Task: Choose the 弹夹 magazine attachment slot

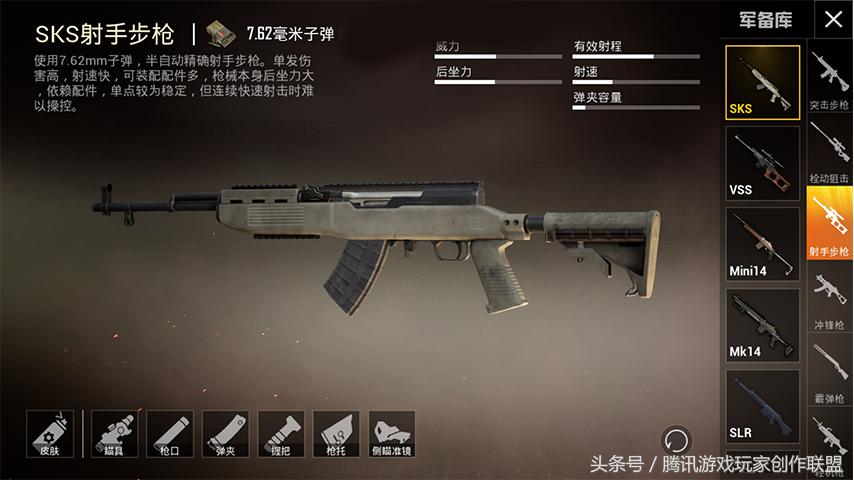Action: (x=225, y=433)
